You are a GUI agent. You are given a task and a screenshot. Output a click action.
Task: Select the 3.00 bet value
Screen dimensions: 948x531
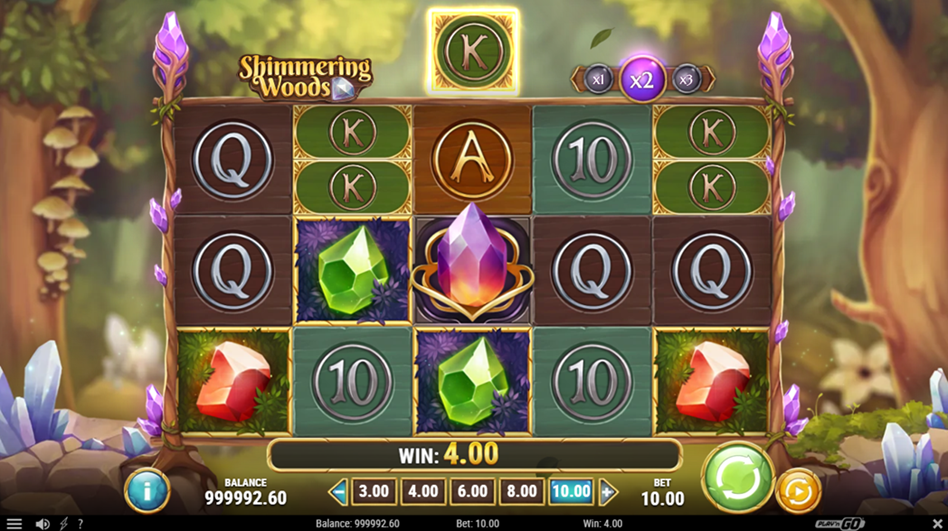(x=373, y=491)
